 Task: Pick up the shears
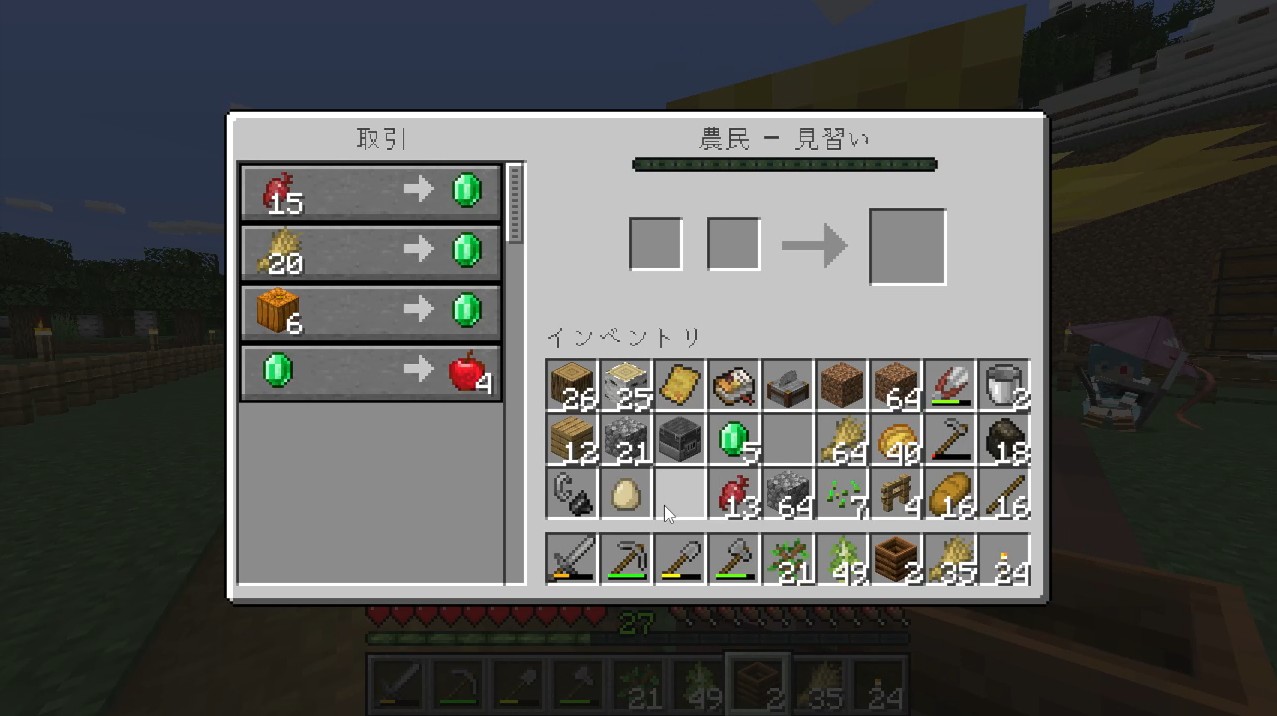950,386
